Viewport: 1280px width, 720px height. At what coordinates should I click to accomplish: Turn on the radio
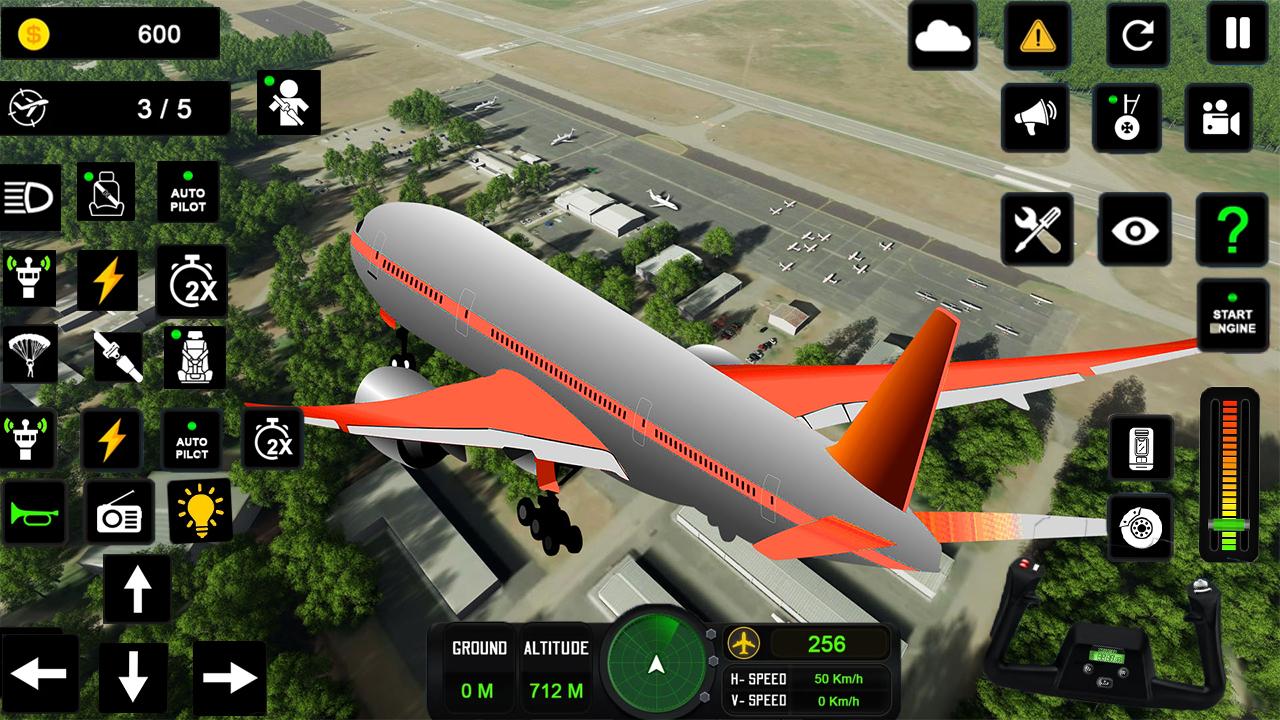119,512
